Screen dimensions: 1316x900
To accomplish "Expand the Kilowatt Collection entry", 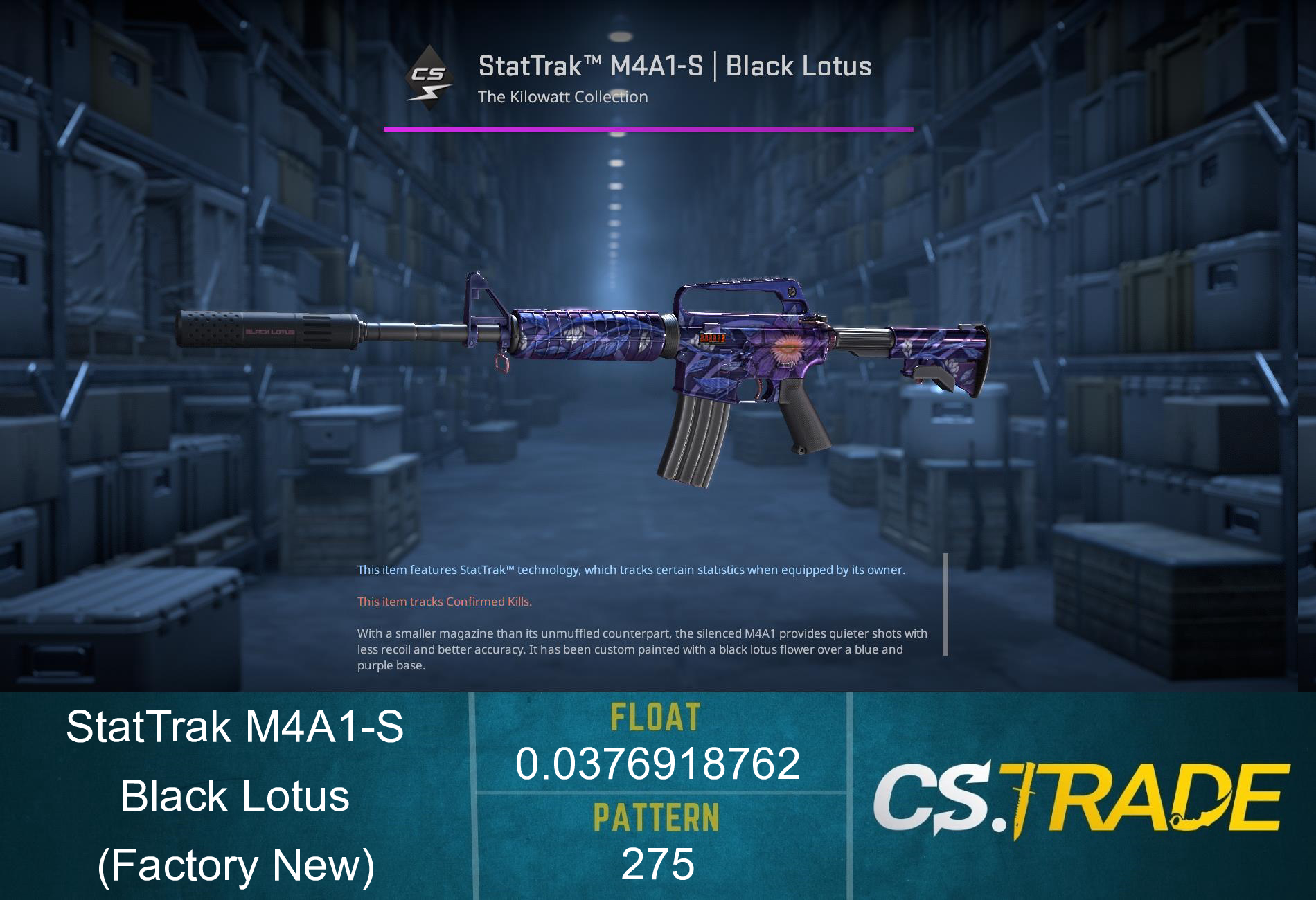I will 563,97.
